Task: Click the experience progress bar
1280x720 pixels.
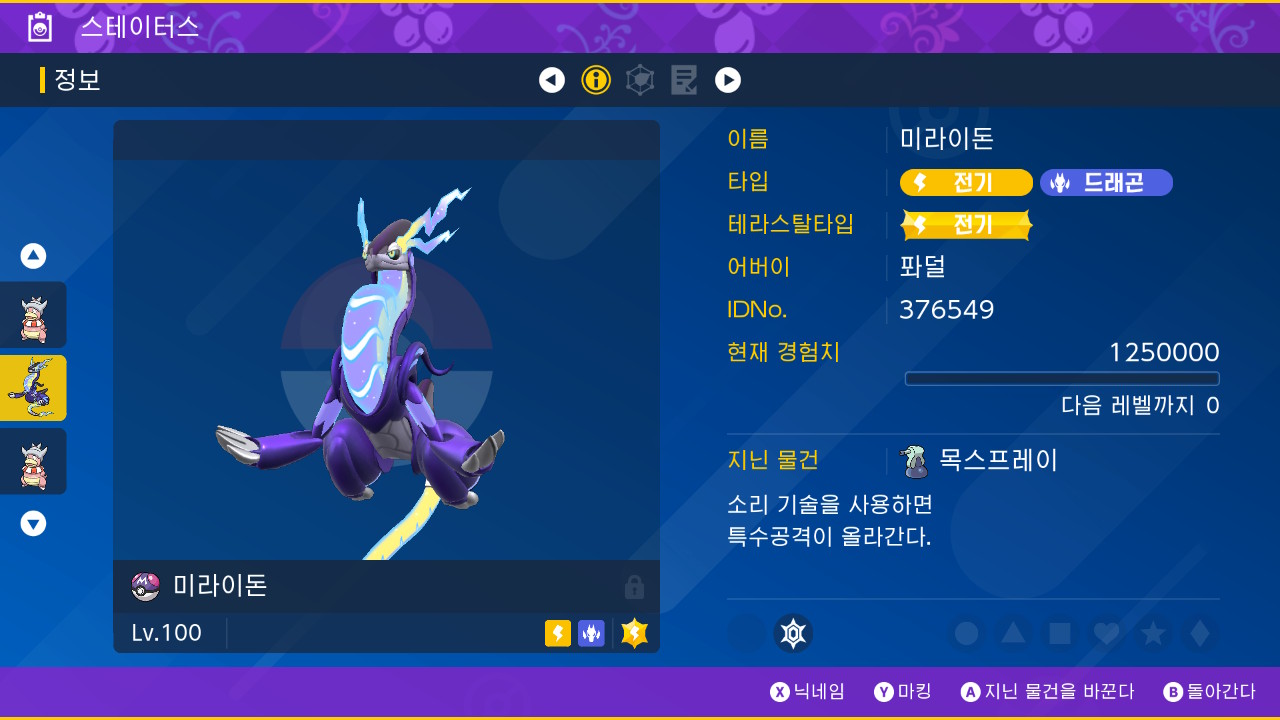Action: pyautogui.click(x=1062, y=379)
